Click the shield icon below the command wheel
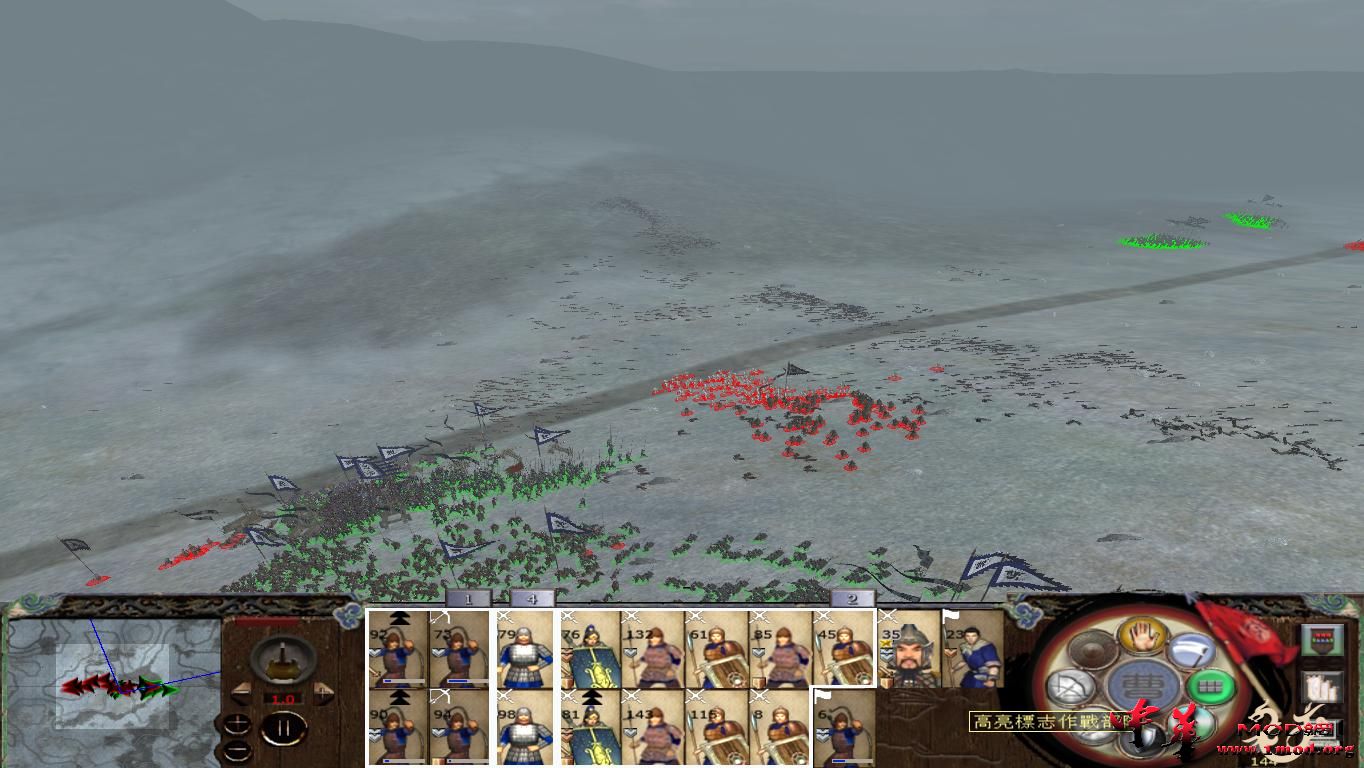 [x=1145, y=736]
